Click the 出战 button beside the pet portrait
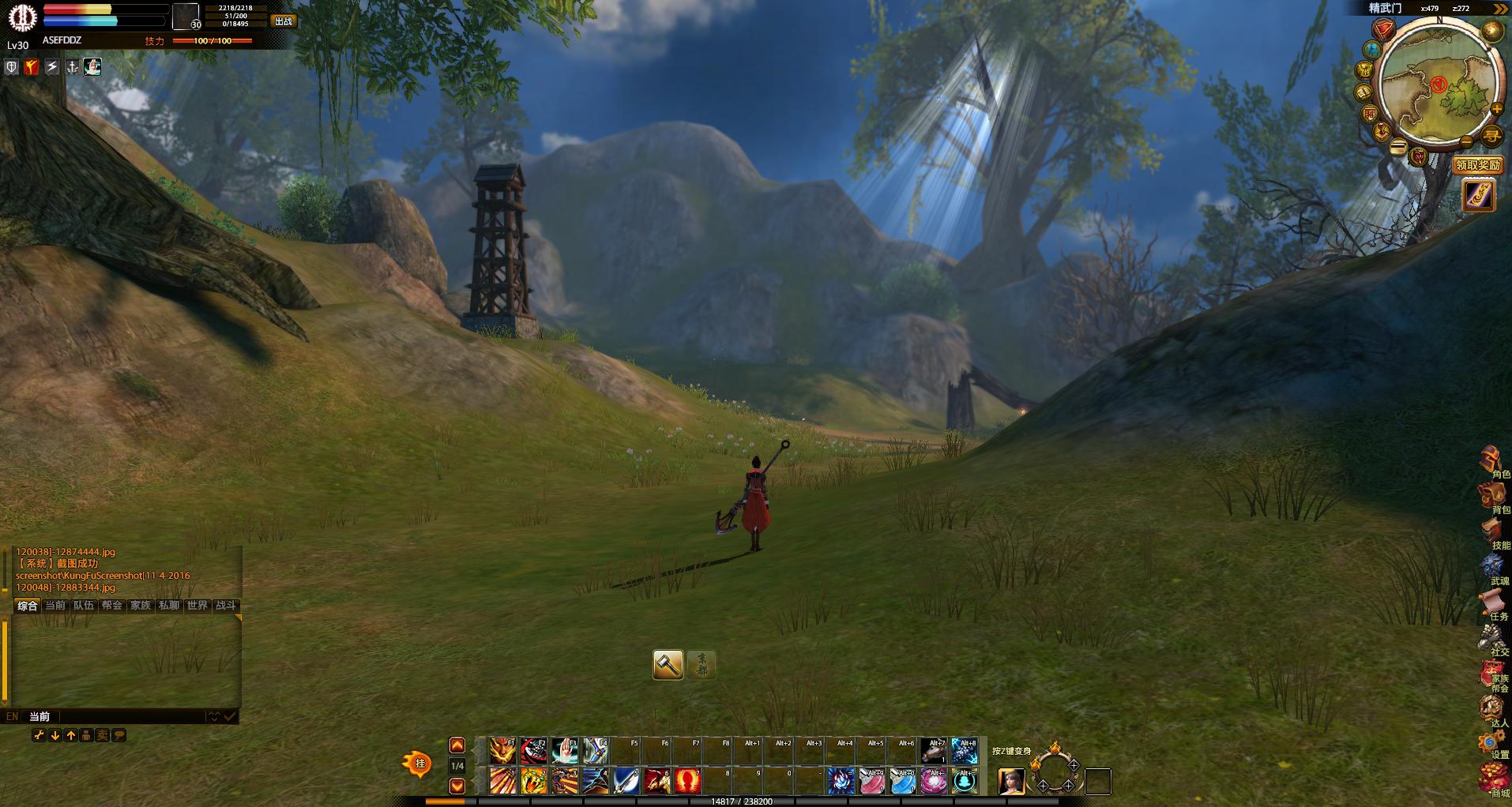This screenshot has height=807, width=1512. (283, 21)
